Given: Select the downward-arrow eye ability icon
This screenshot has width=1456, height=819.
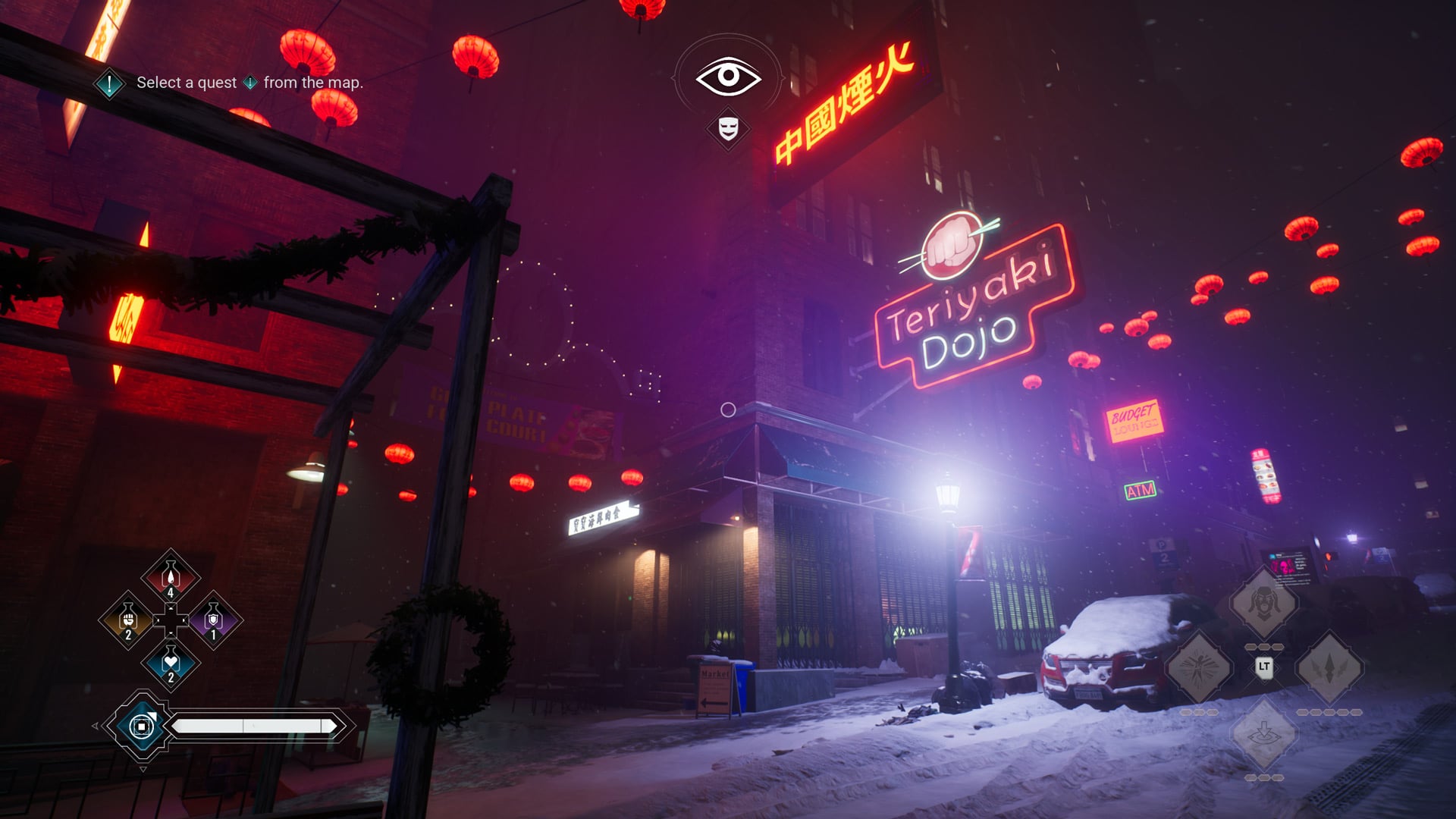Looking at the screenshot, I should point(1265,732).
